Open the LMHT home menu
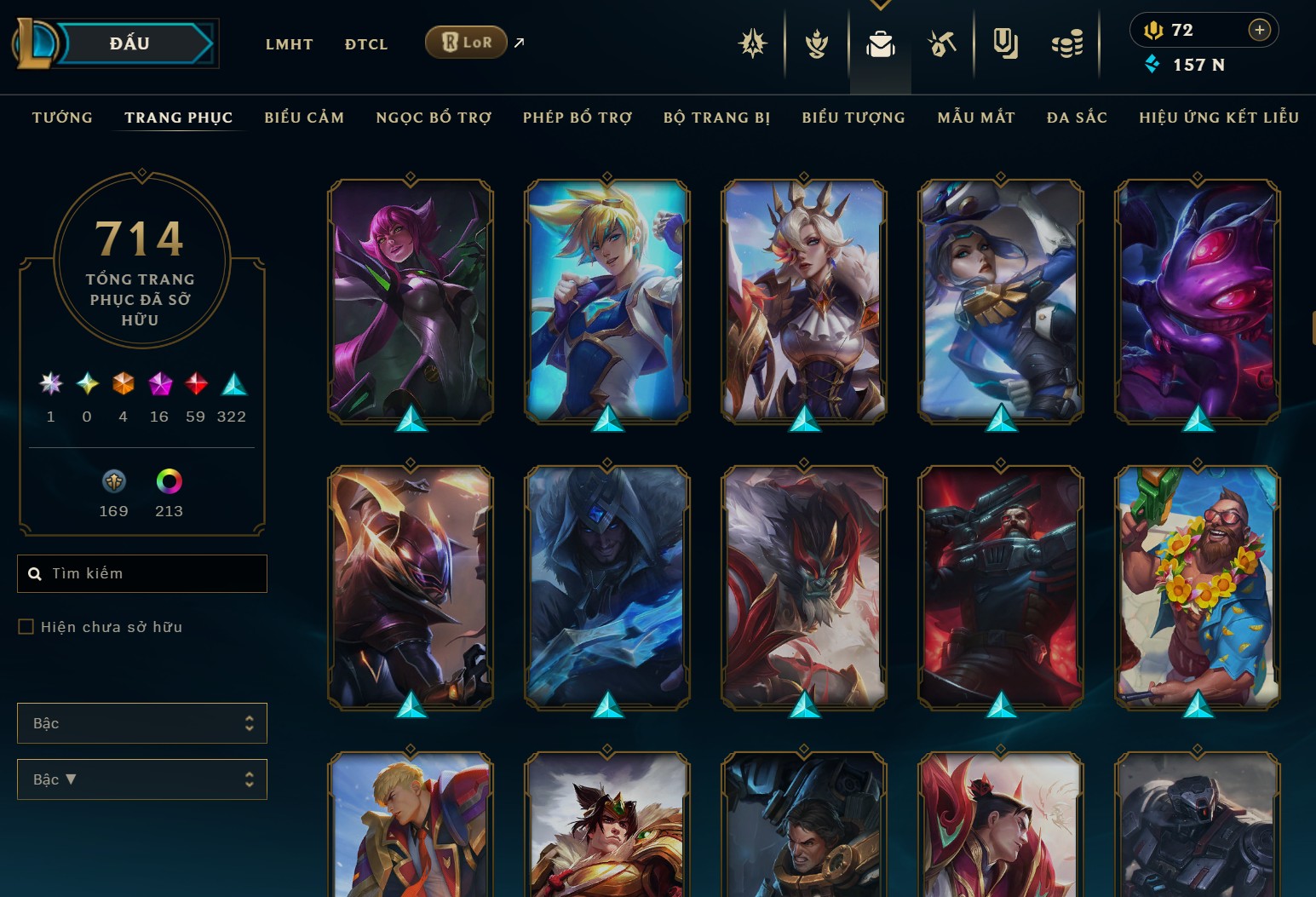Image resolution: width=1316 pixels, height=897 pixels. point(289,44)
